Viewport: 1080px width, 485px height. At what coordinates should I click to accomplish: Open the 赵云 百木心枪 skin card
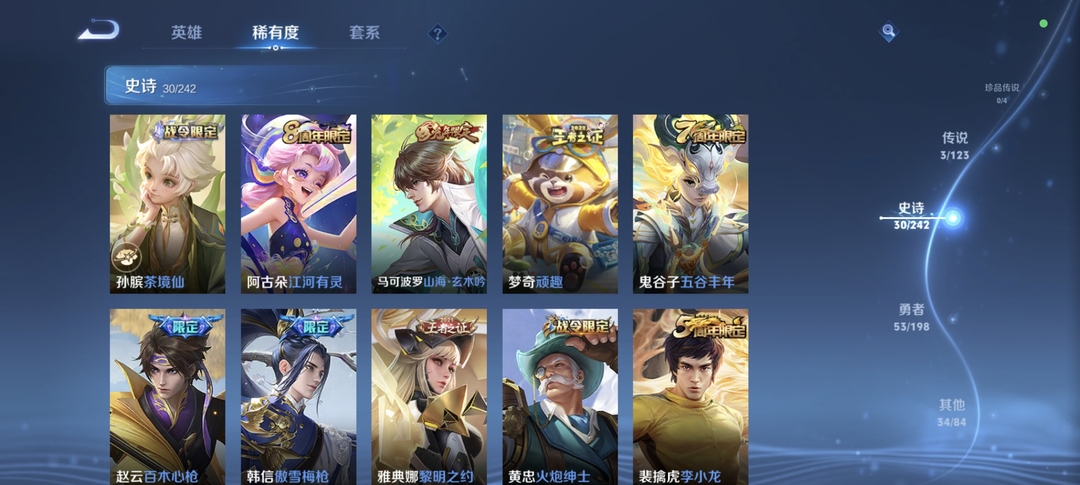pyautogui.click(x=167, y=397)
